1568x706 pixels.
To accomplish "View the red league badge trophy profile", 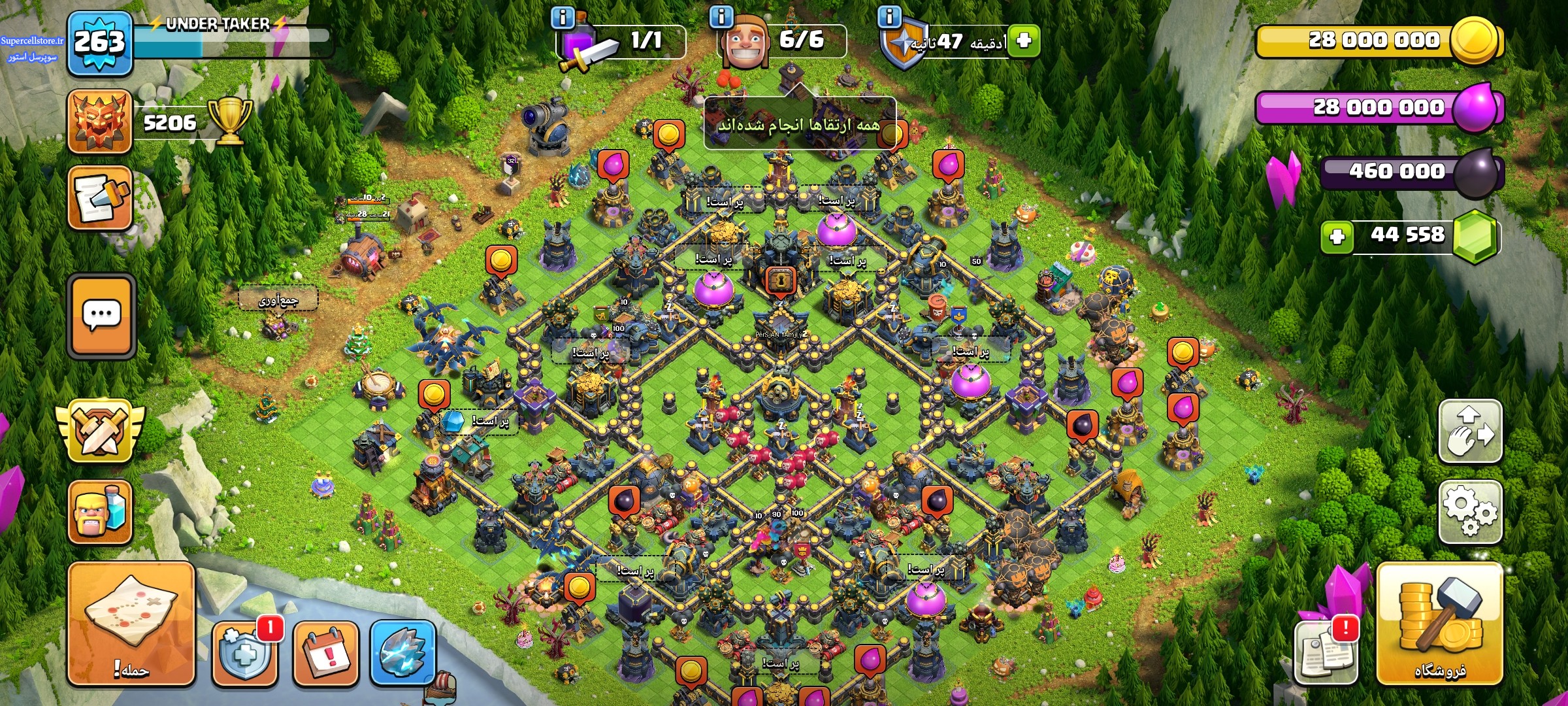I will pyautogui.click(x=100, y=122).
